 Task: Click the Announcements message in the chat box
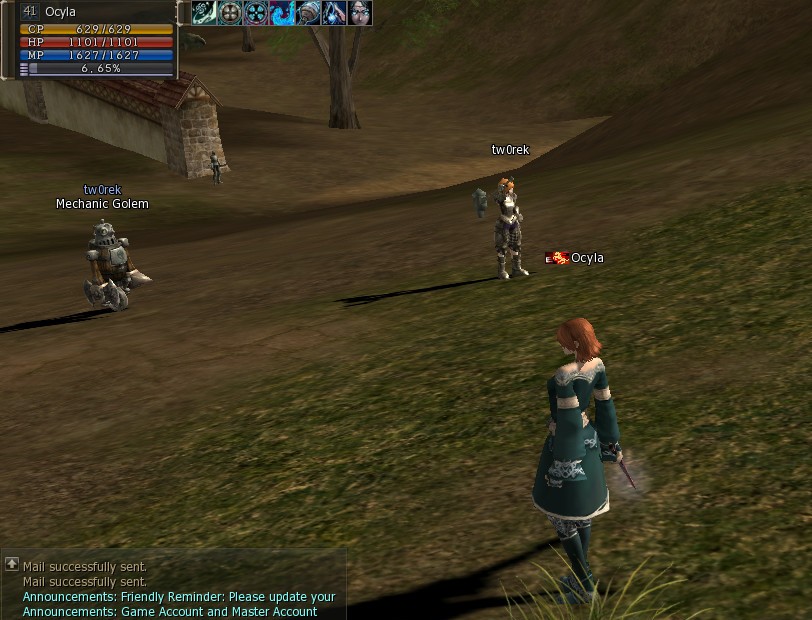pyautogui.click(x=180, y=597)
